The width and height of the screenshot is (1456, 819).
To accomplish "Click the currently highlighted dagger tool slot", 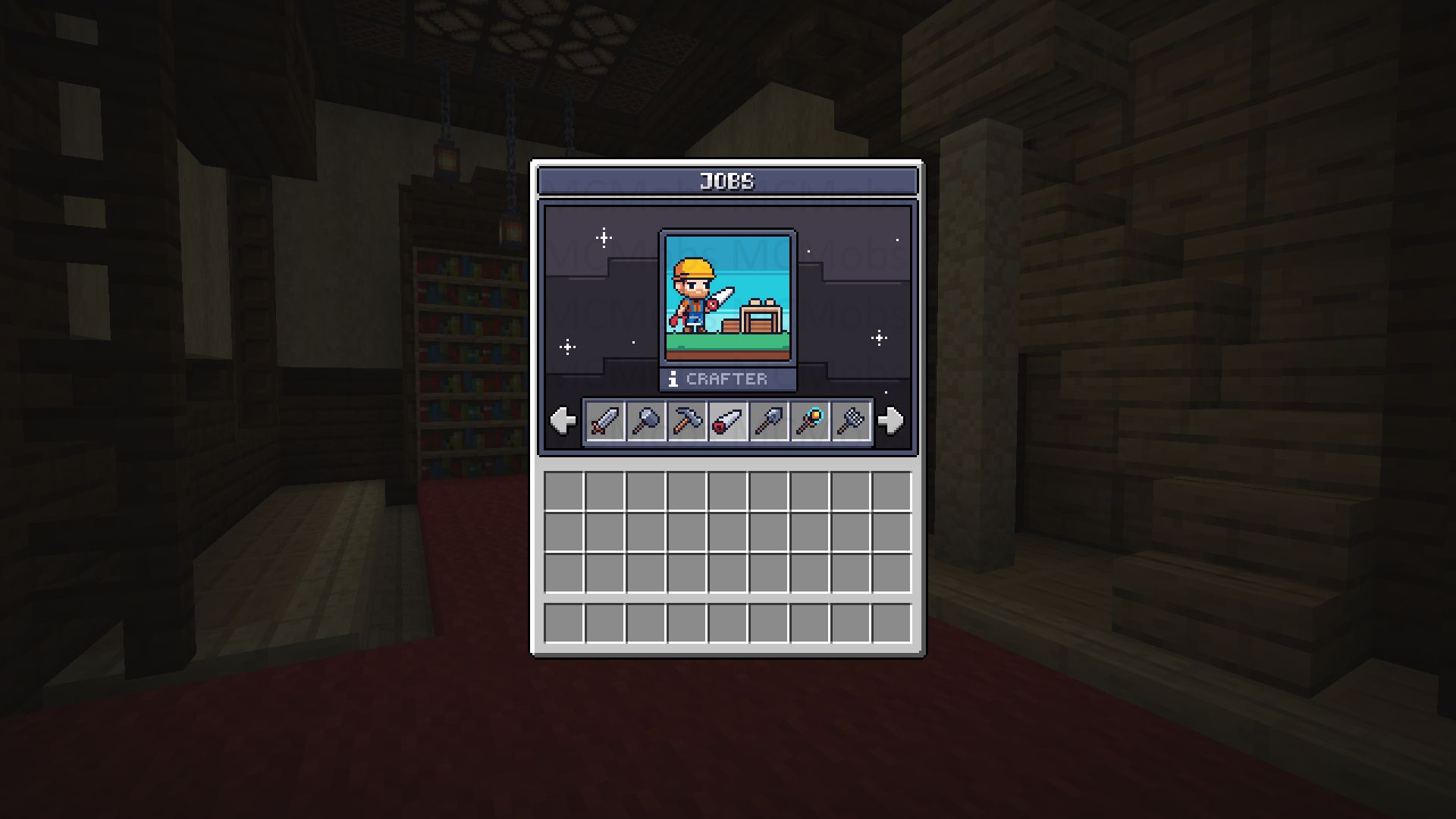I will [x=726, y=422].
